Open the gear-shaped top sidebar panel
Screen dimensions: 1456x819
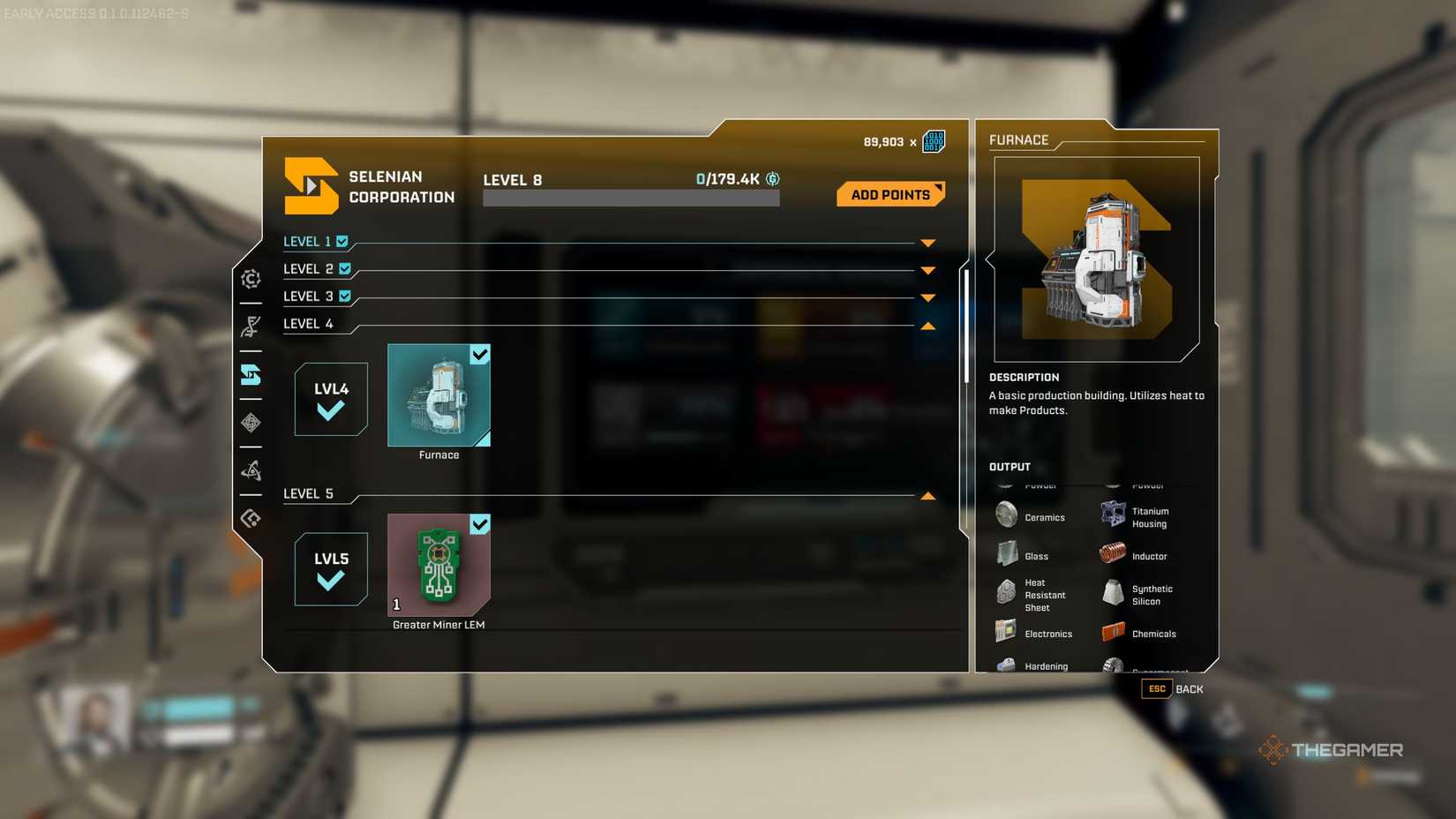(251, 280)
